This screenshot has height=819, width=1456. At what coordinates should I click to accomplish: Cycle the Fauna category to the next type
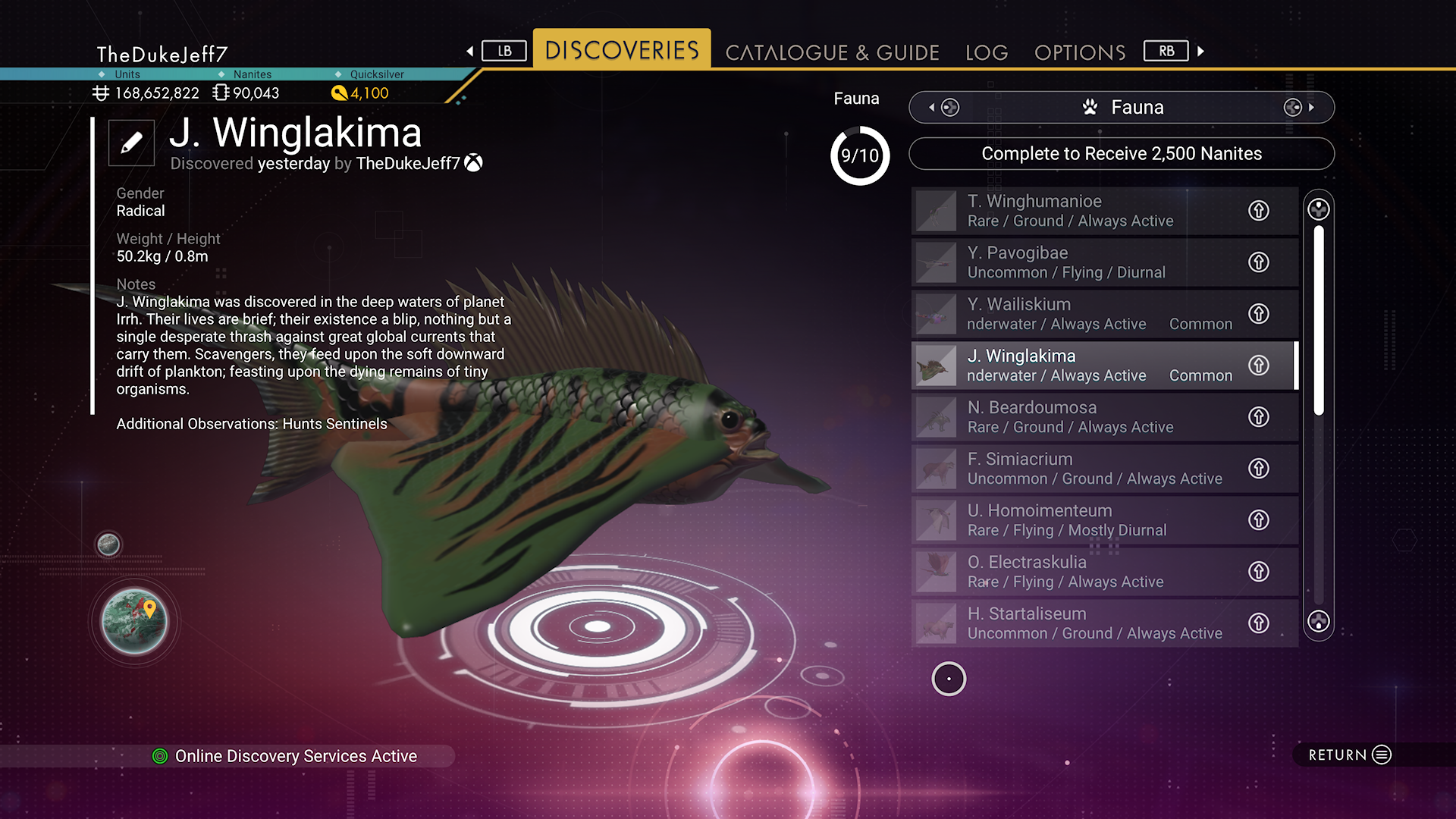(x=1300, y=108)
